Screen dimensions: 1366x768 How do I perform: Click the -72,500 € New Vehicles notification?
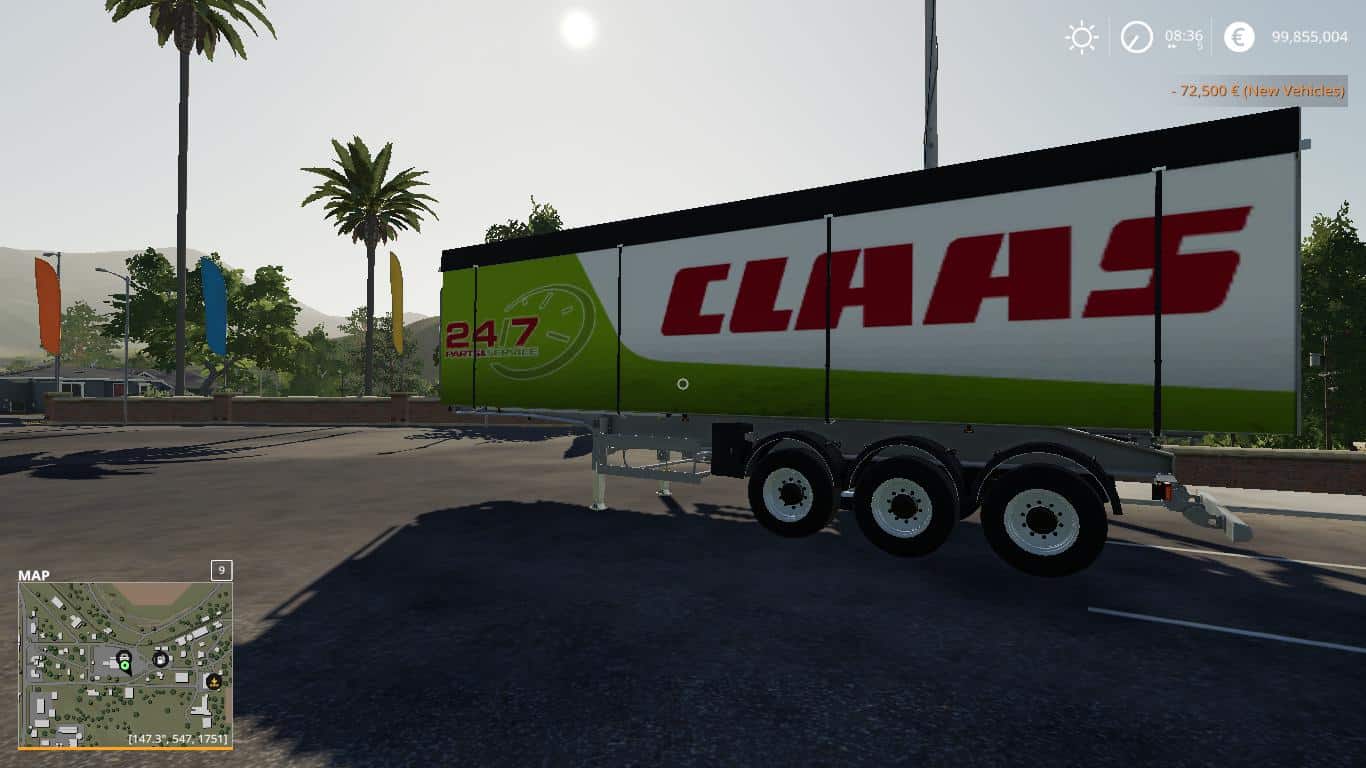point(1255,91)
